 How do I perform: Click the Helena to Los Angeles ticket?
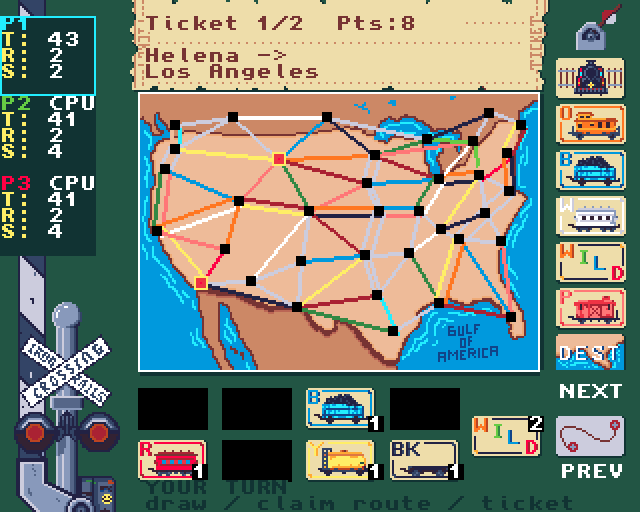pyautogui.click(x=340, y=62)
